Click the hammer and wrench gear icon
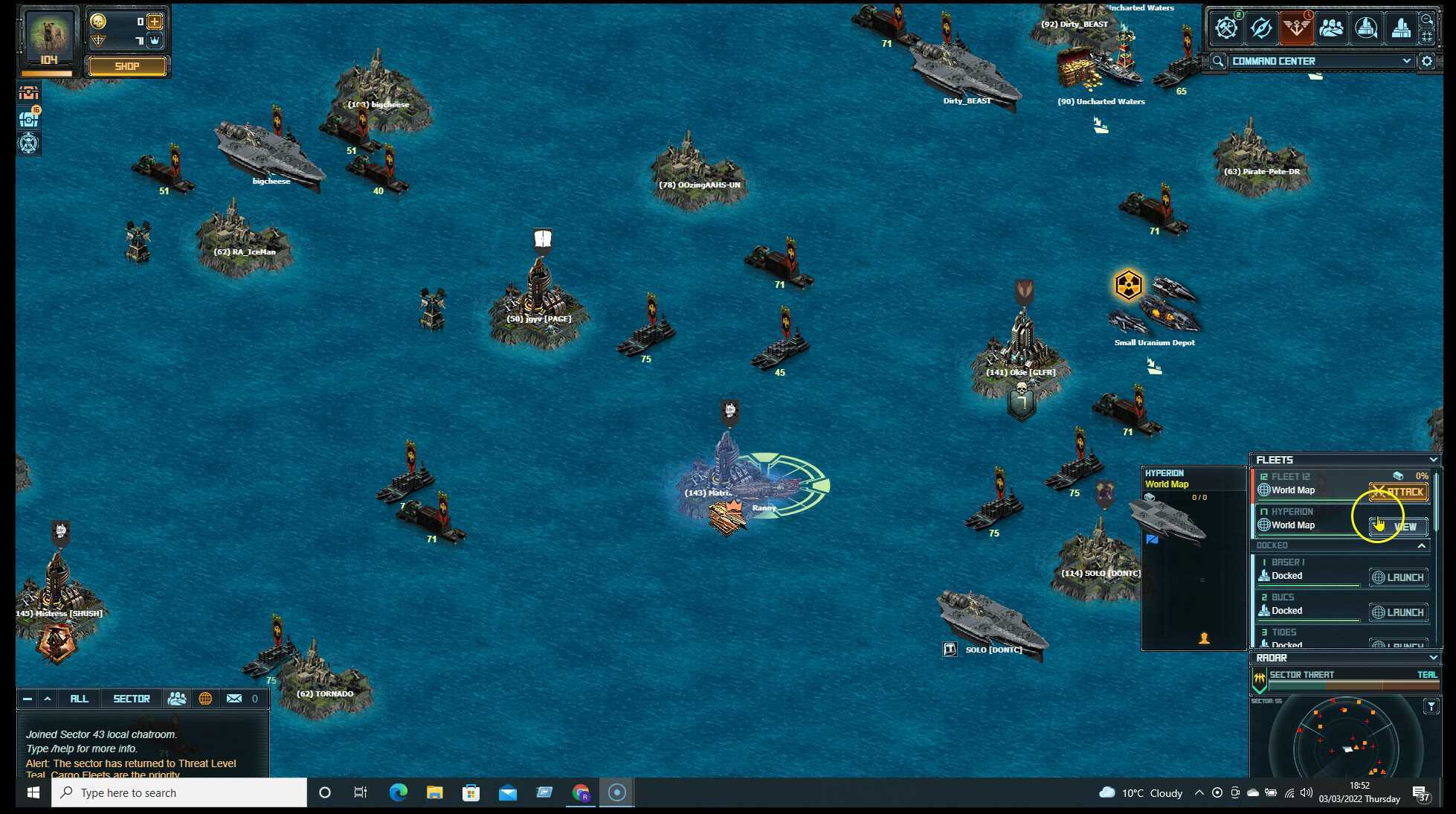This screenshot has width=1456, height=814. click(1225, 28)
